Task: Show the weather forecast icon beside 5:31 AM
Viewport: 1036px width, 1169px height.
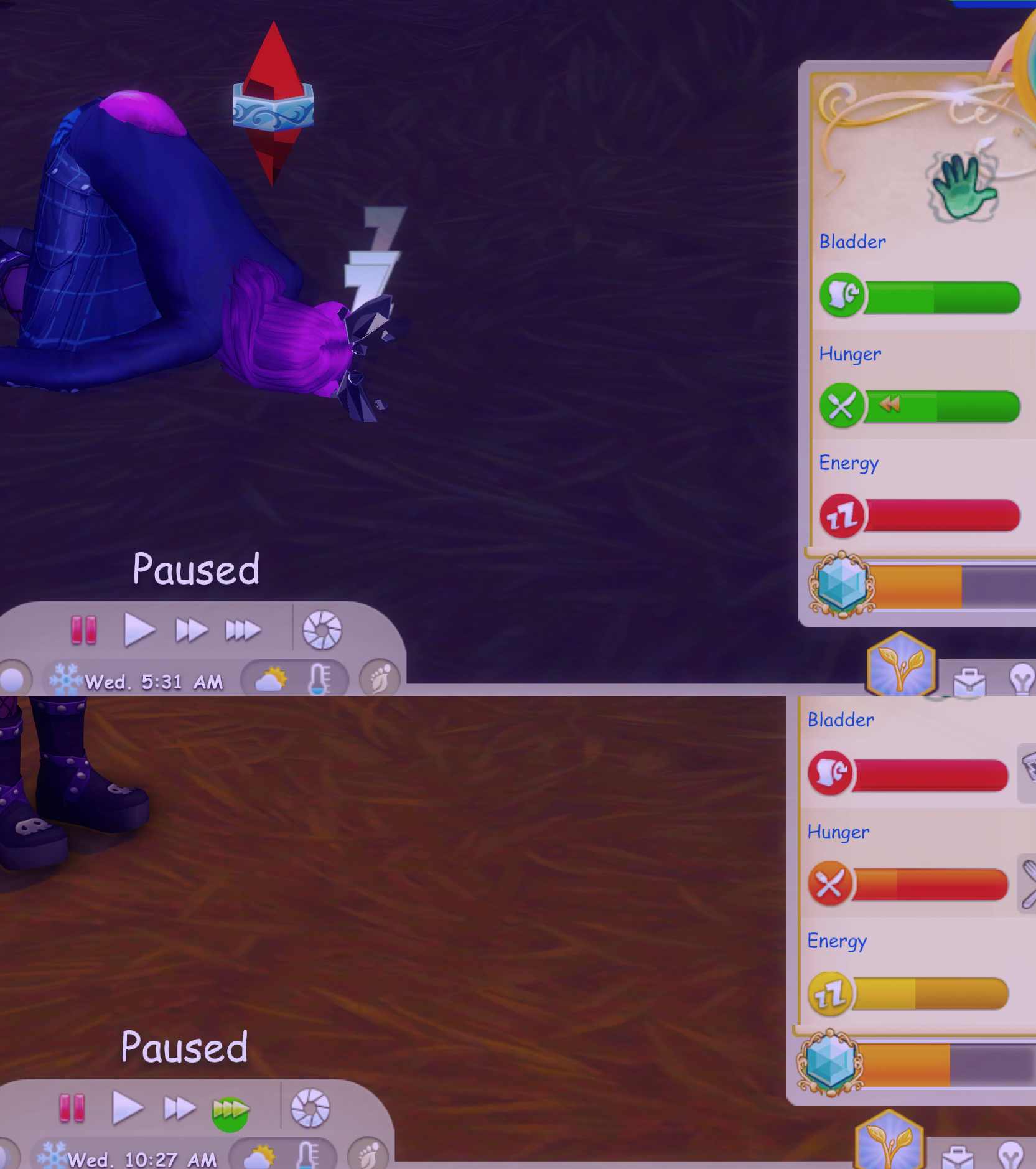Action: pyautogui.click(x=271, y=679)
